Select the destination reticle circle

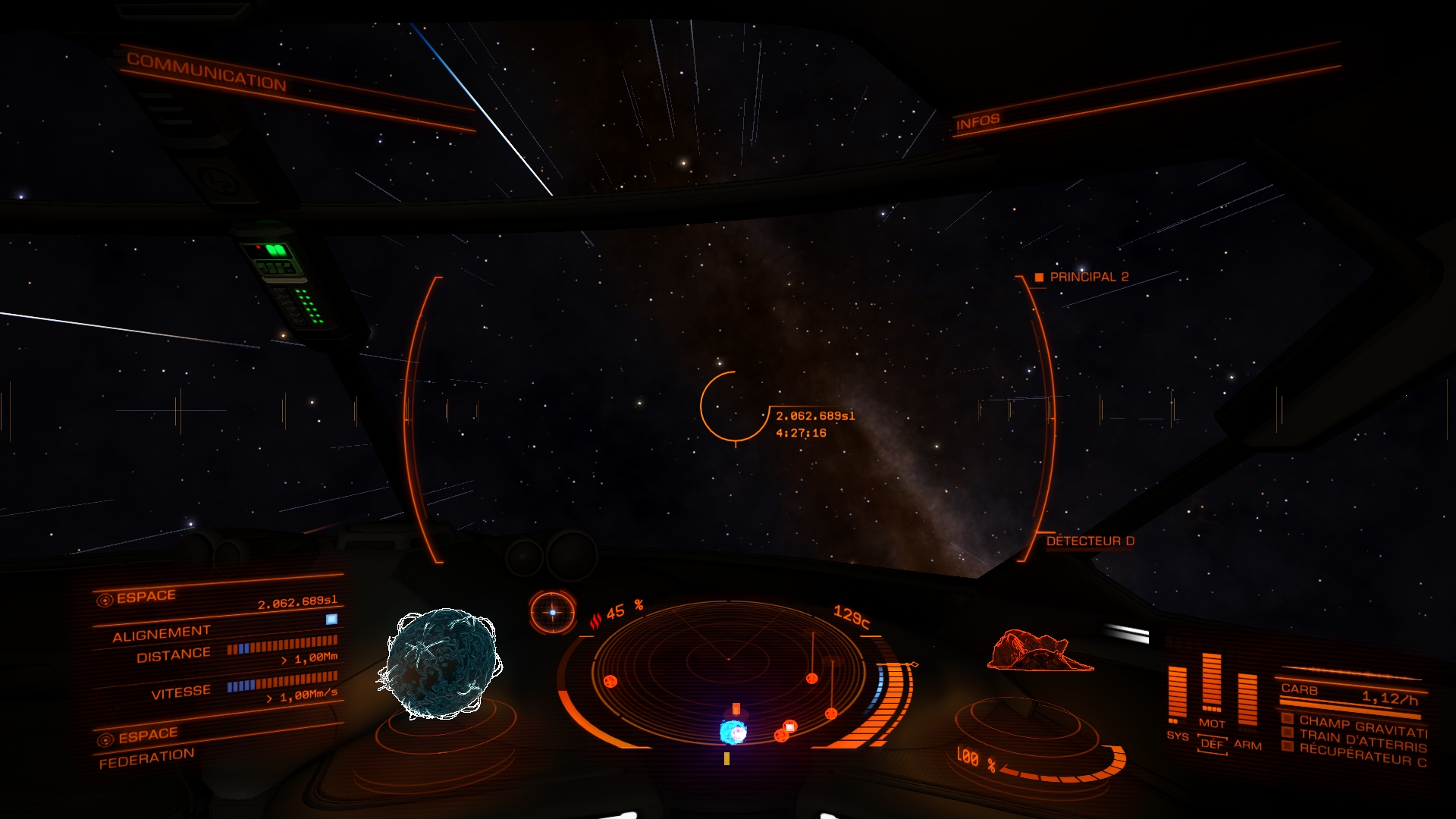(x=733, y=406)
